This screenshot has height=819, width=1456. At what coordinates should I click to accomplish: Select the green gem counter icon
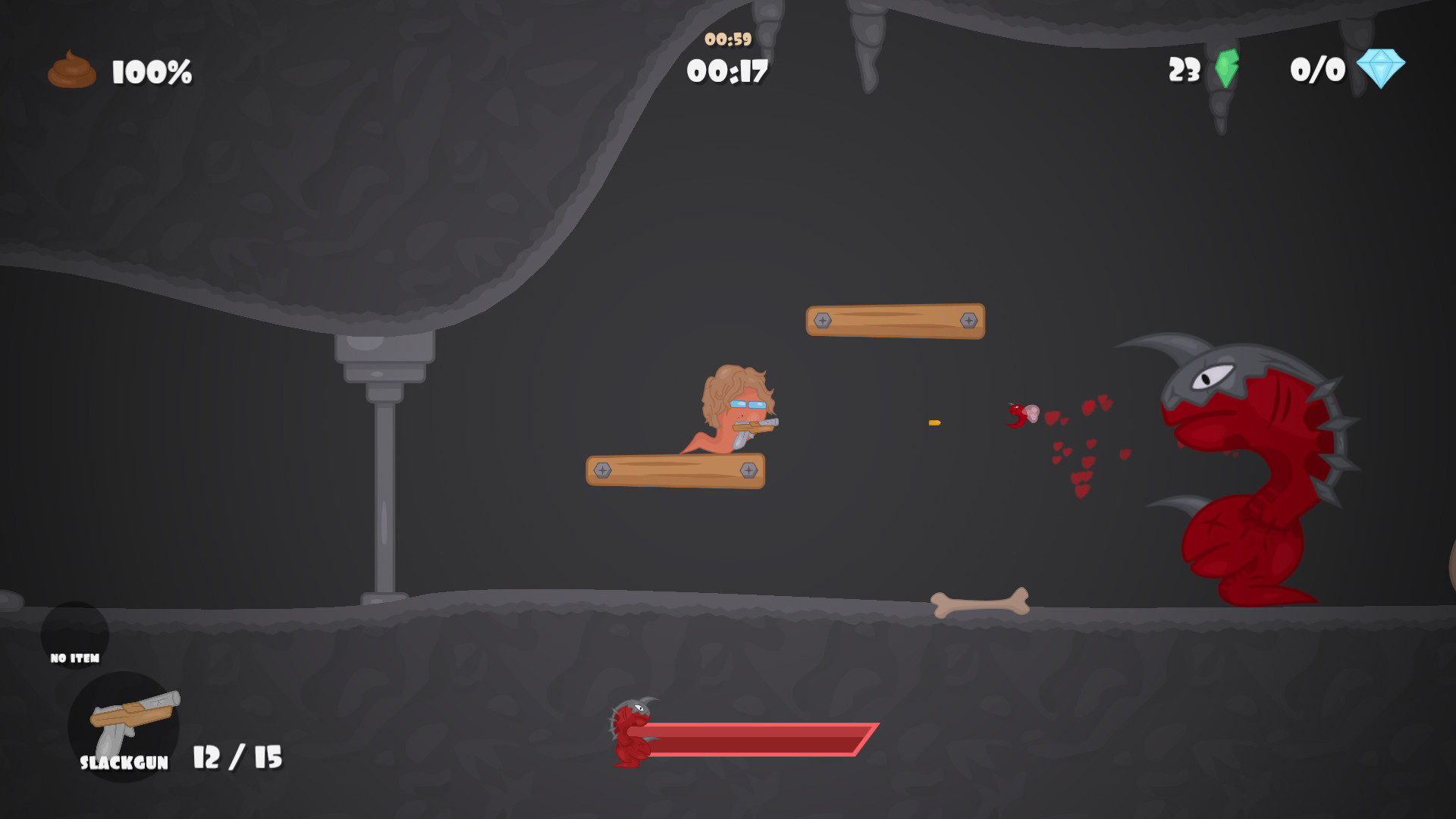point(1225,71)
